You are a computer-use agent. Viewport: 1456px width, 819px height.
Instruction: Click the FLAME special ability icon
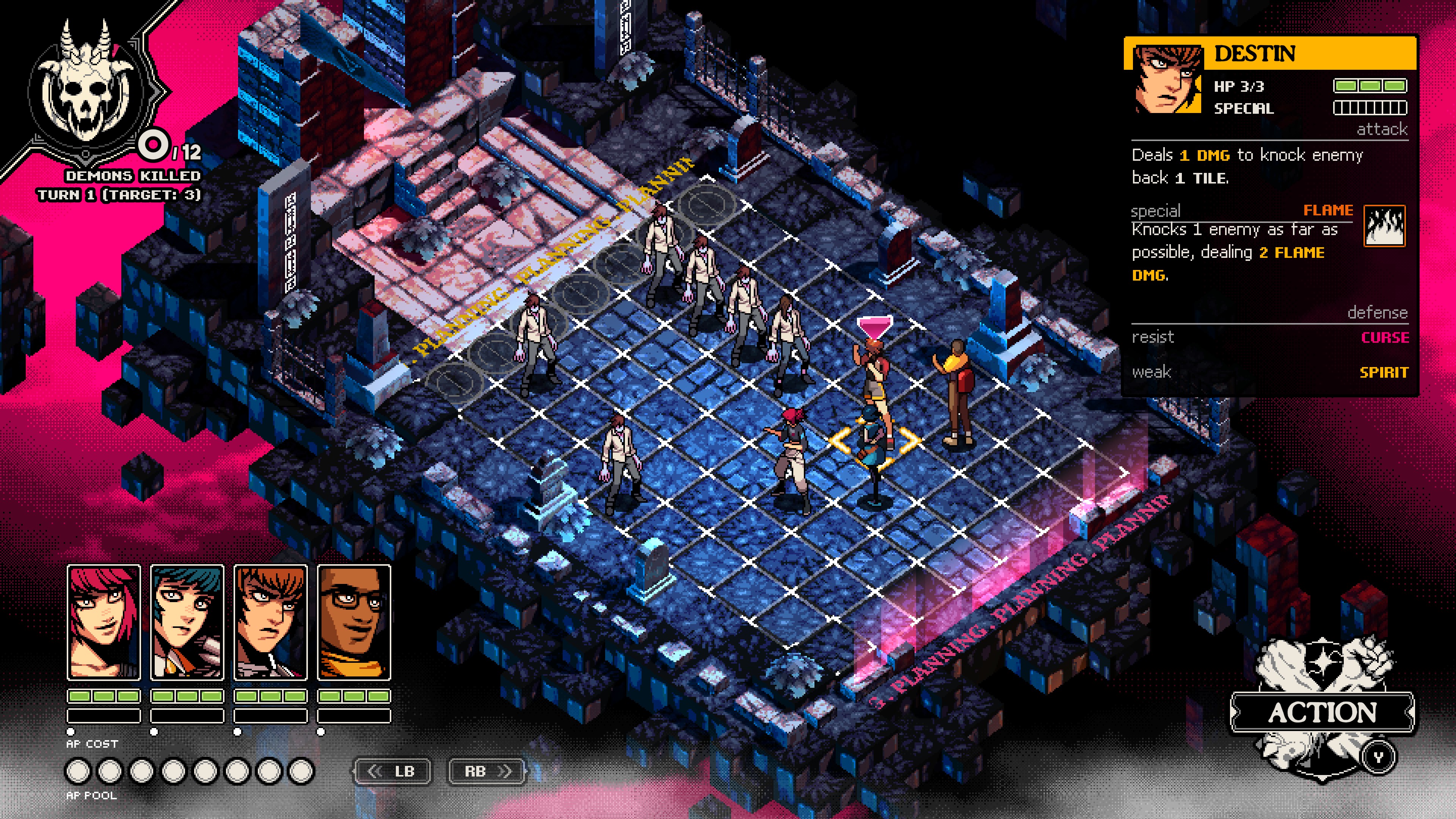pos(1384,226)
